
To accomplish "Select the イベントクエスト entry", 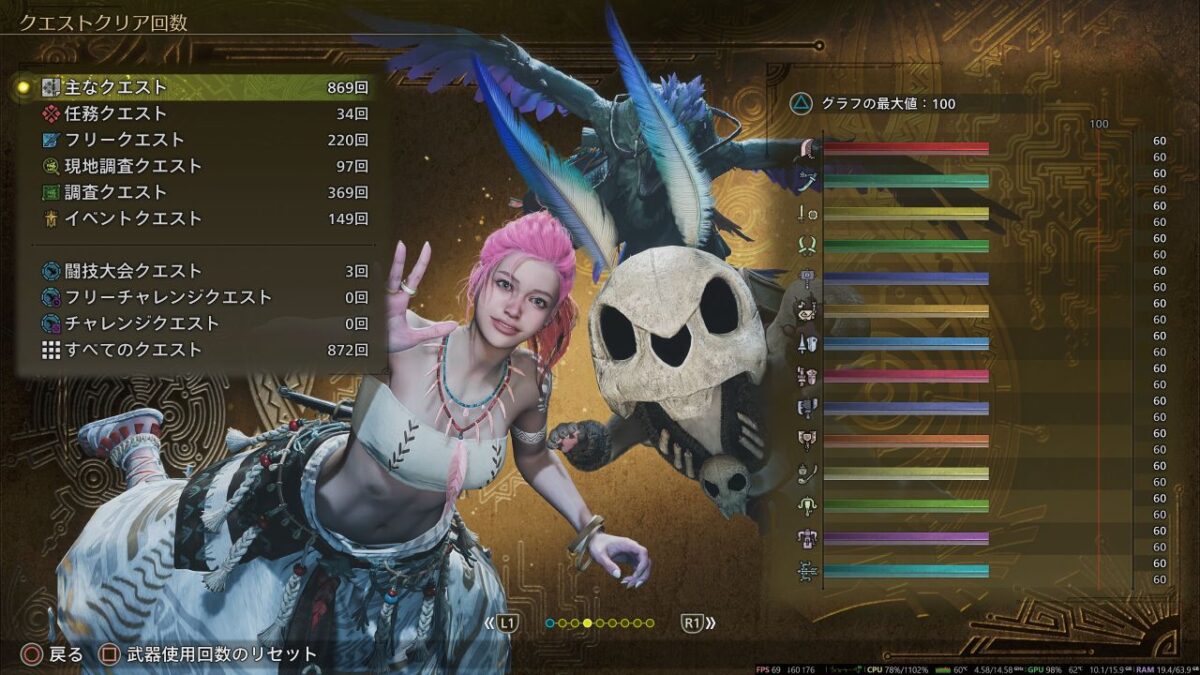I will click(200, 218).
